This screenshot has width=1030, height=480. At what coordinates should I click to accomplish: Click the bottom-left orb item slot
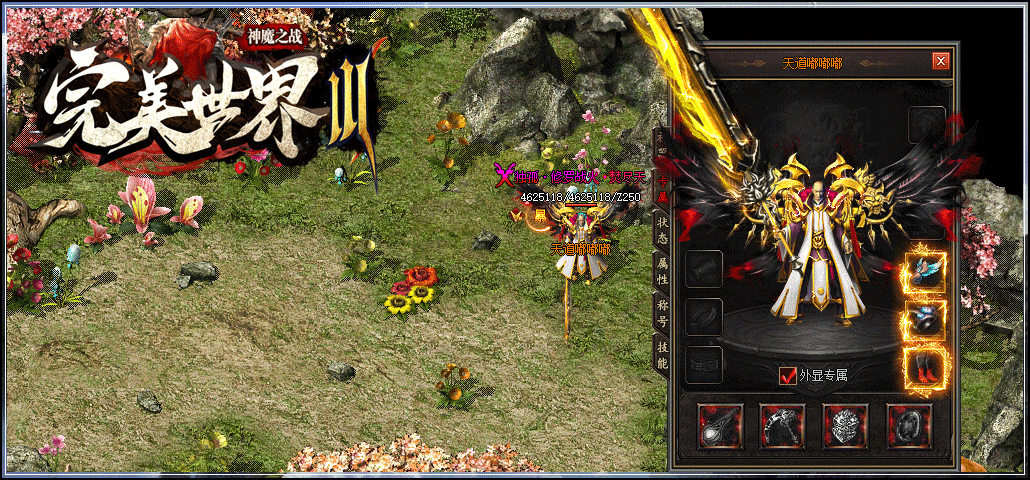(720, 425)
